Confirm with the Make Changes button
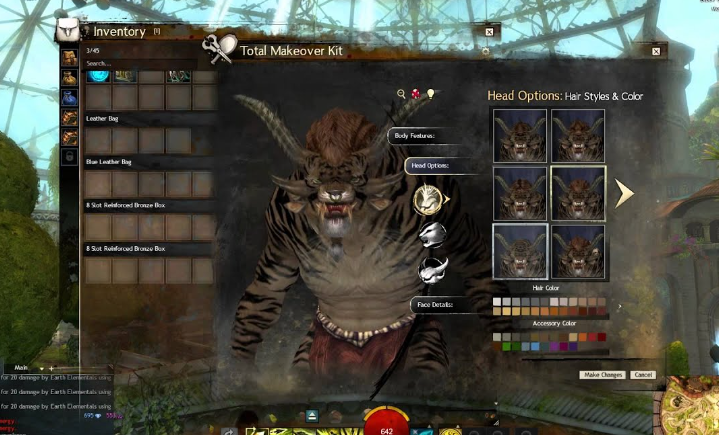Screen dimensions: 719x435 click(602, 374)
